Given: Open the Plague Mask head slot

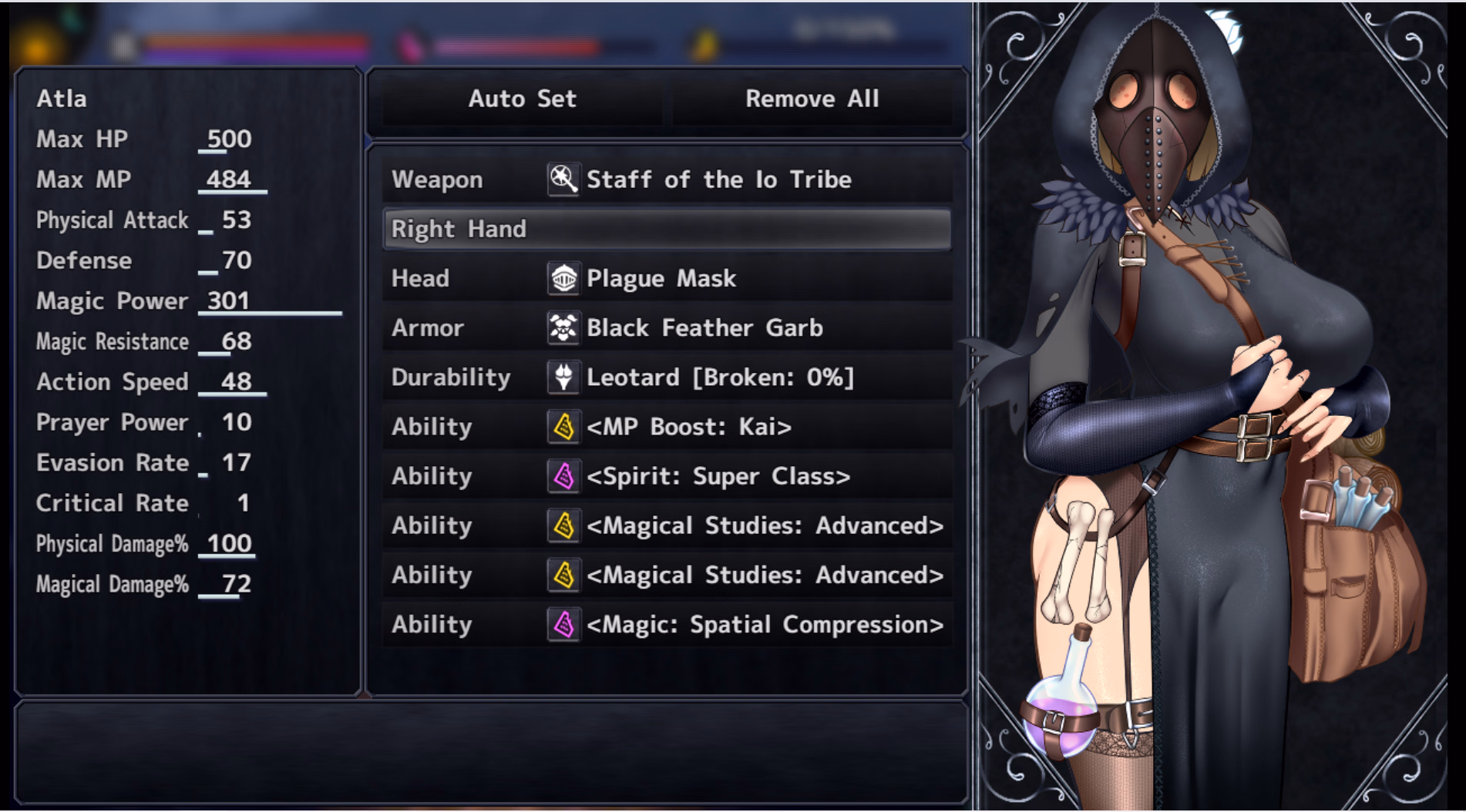Looking at the screenshot, I should pyautogui.click(x=667, y=278).
